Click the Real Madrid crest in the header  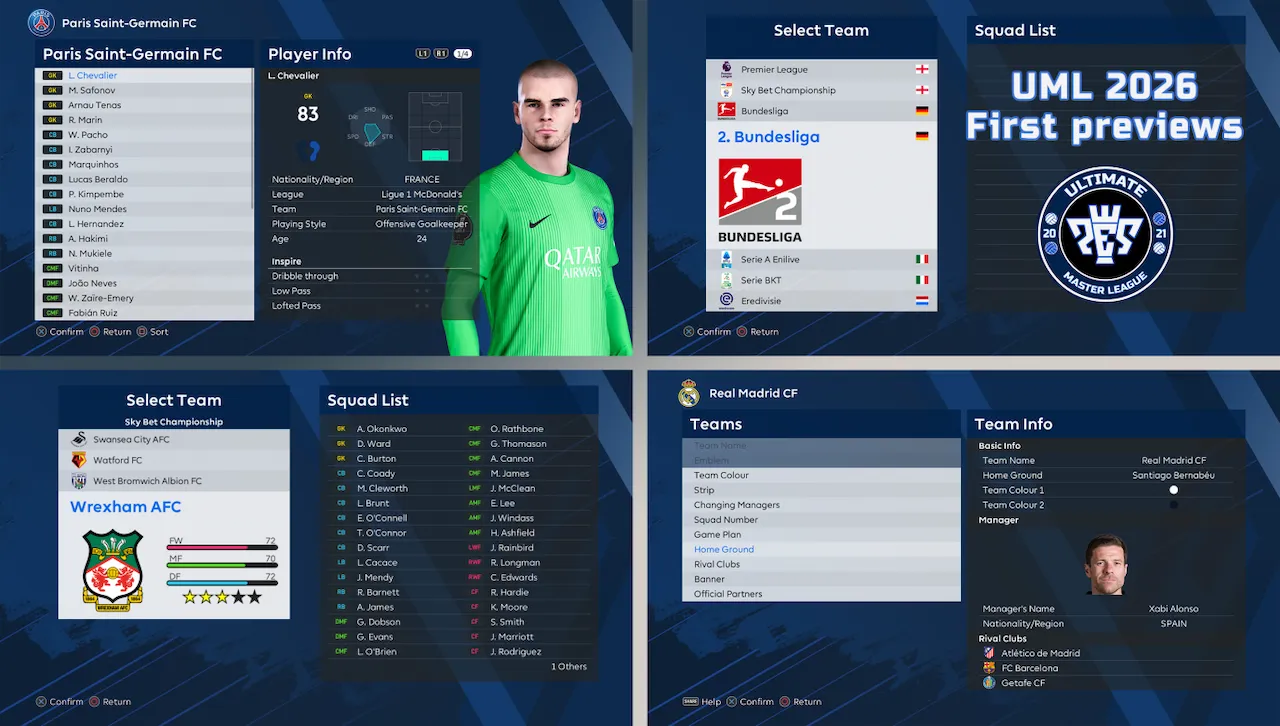point(689,394)
